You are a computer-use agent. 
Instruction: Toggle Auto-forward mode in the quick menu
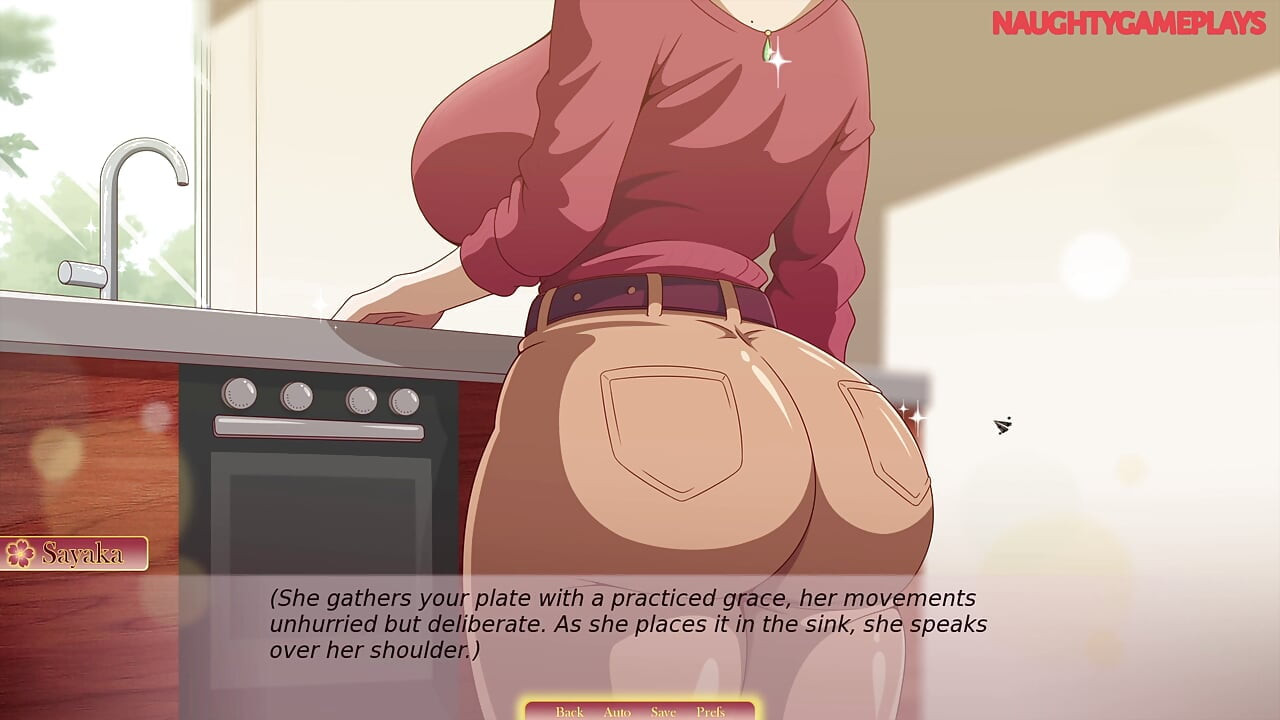point(617,712)
